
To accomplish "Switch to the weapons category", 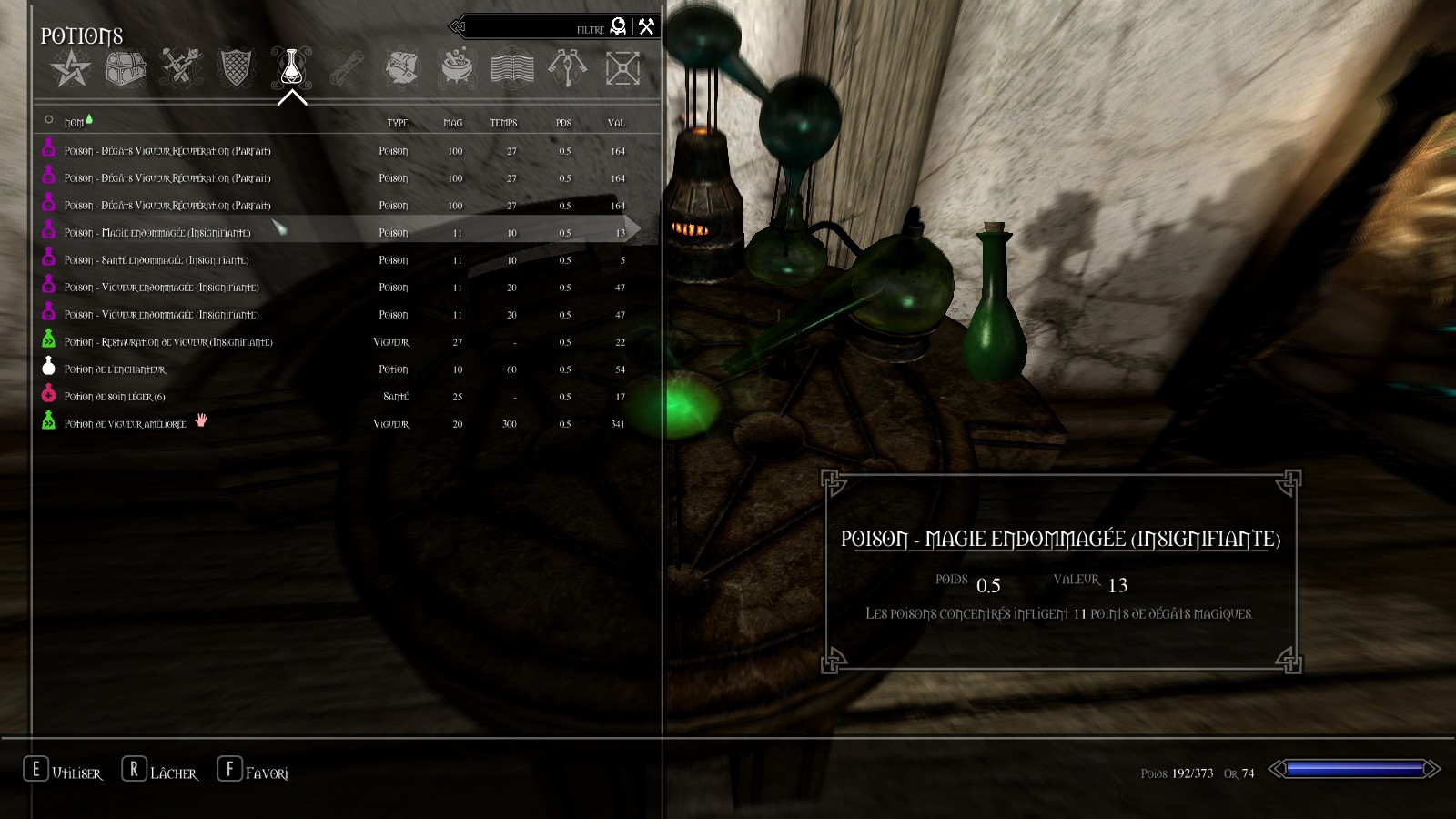I will pos(180,68).
